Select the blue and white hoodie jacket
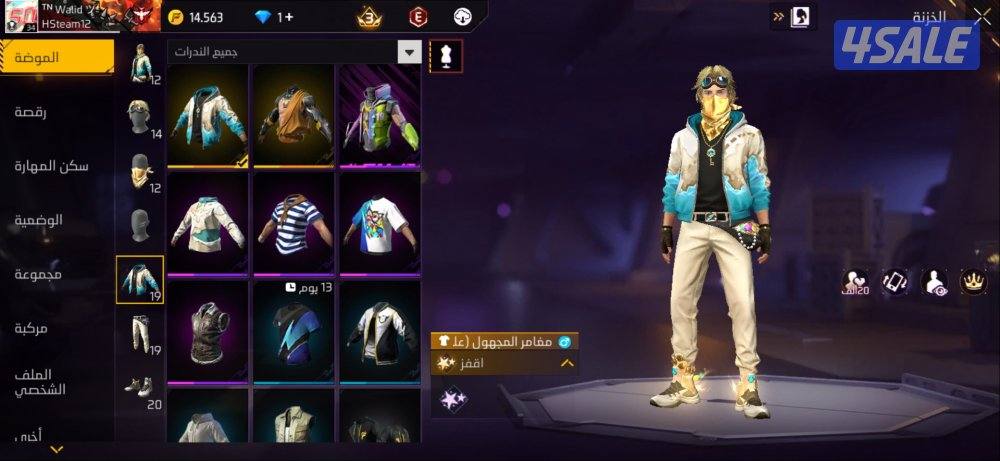1000x461 pixels. click(208, 116)
